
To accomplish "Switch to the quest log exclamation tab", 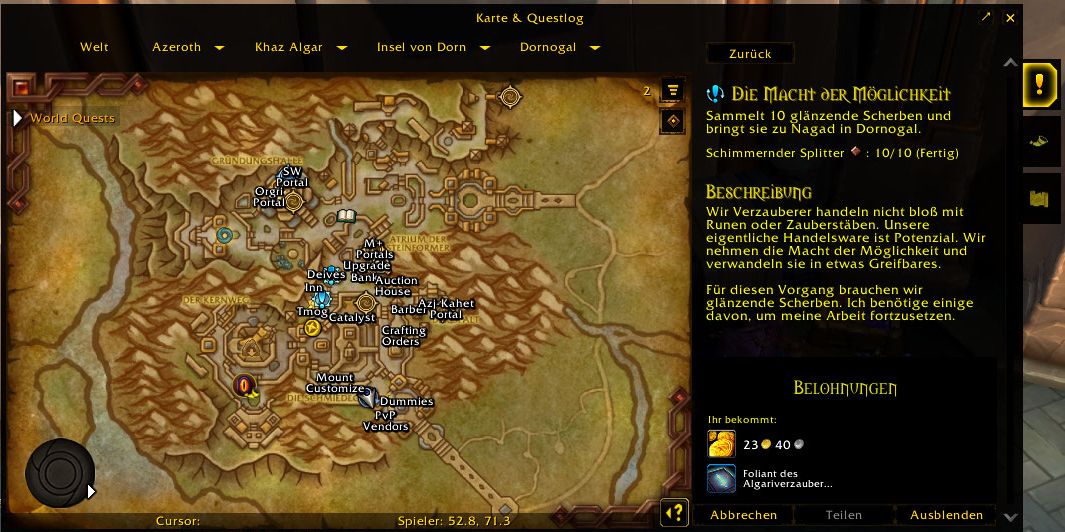I will click(x=1040, y=83).
